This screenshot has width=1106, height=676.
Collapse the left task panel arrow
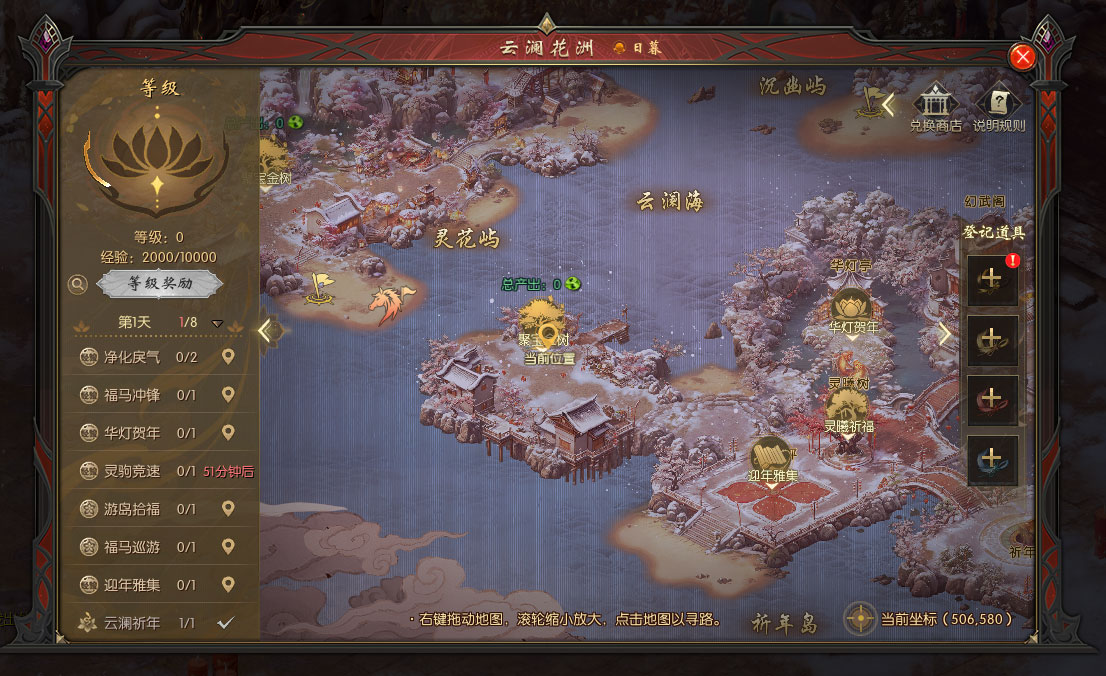click(x=265, y=330)
